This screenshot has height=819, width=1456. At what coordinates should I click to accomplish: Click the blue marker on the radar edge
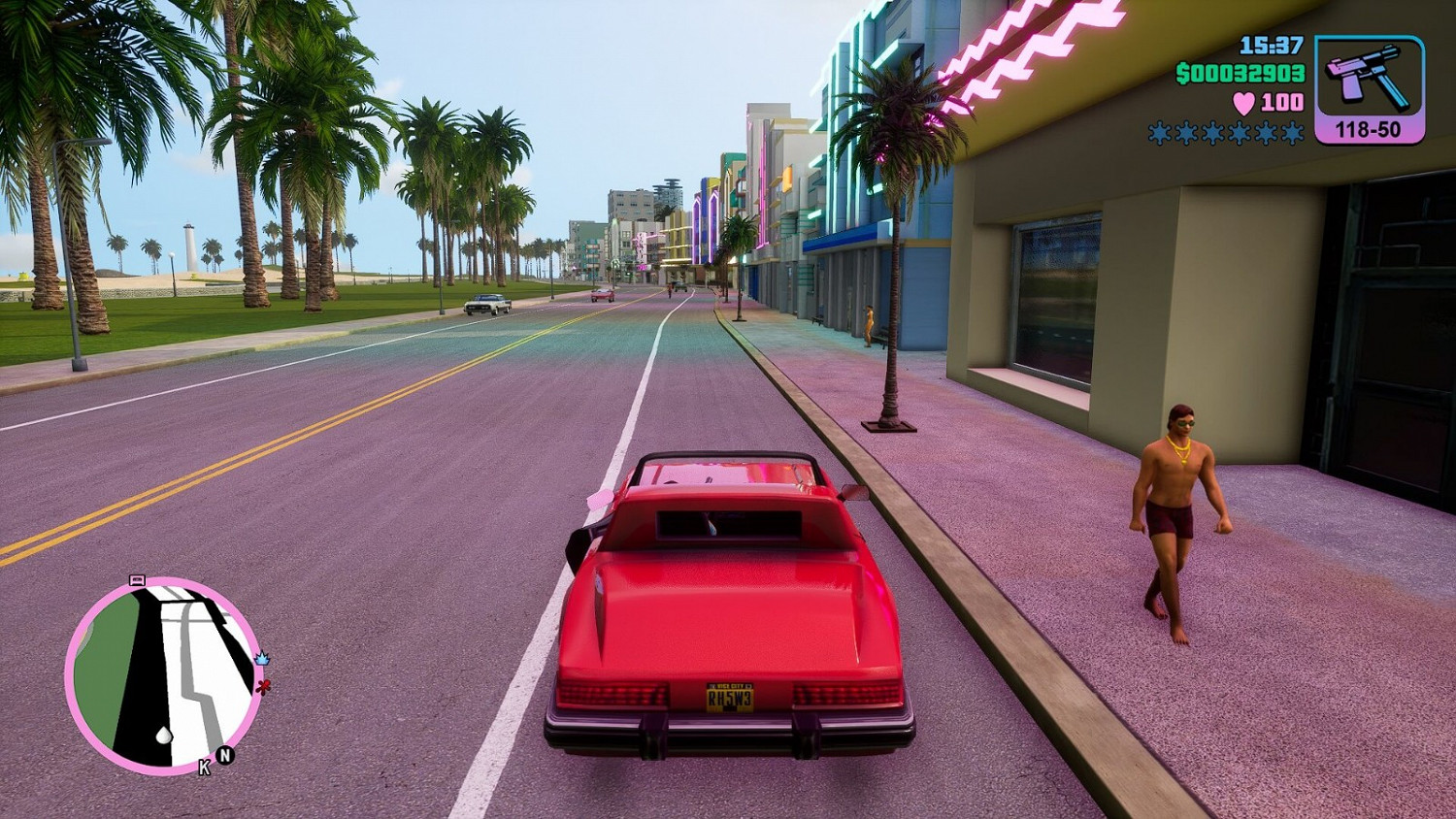click(262, 660)
